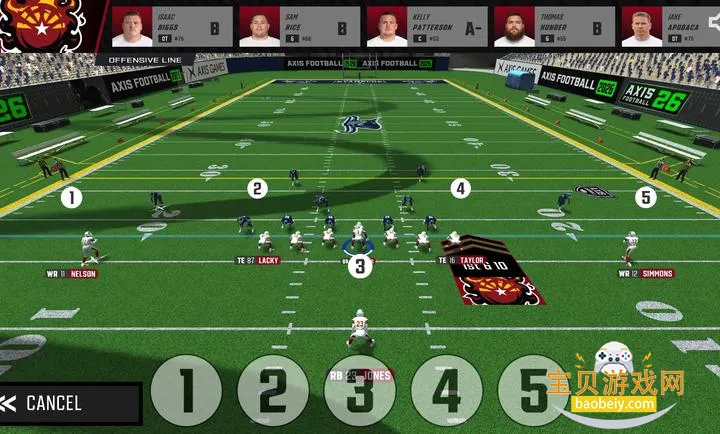Select small marker 1 above WR Nelson

pos(71,197)
